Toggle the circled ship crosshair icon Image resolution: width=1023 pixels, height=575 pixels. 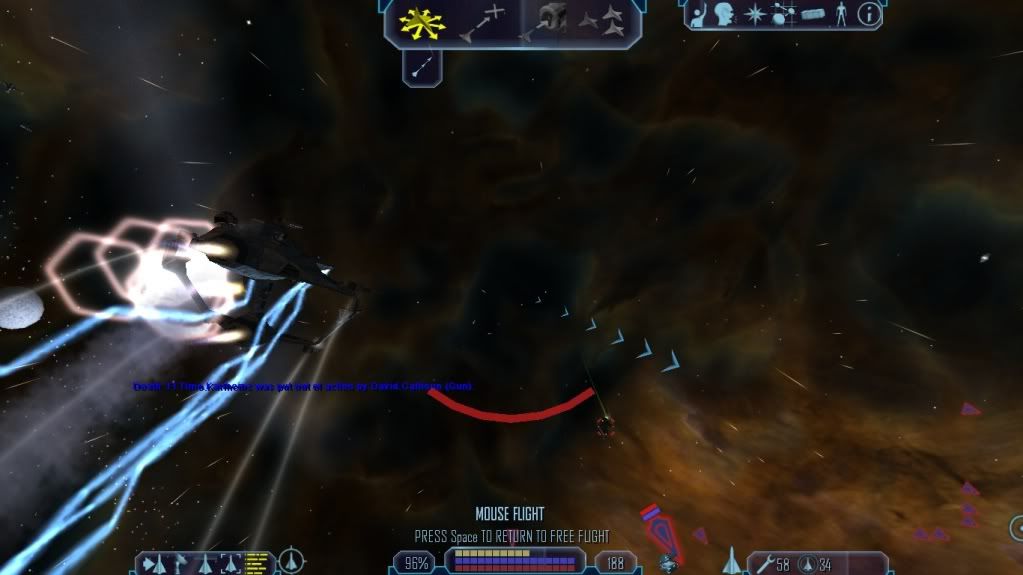coord(291,562)
